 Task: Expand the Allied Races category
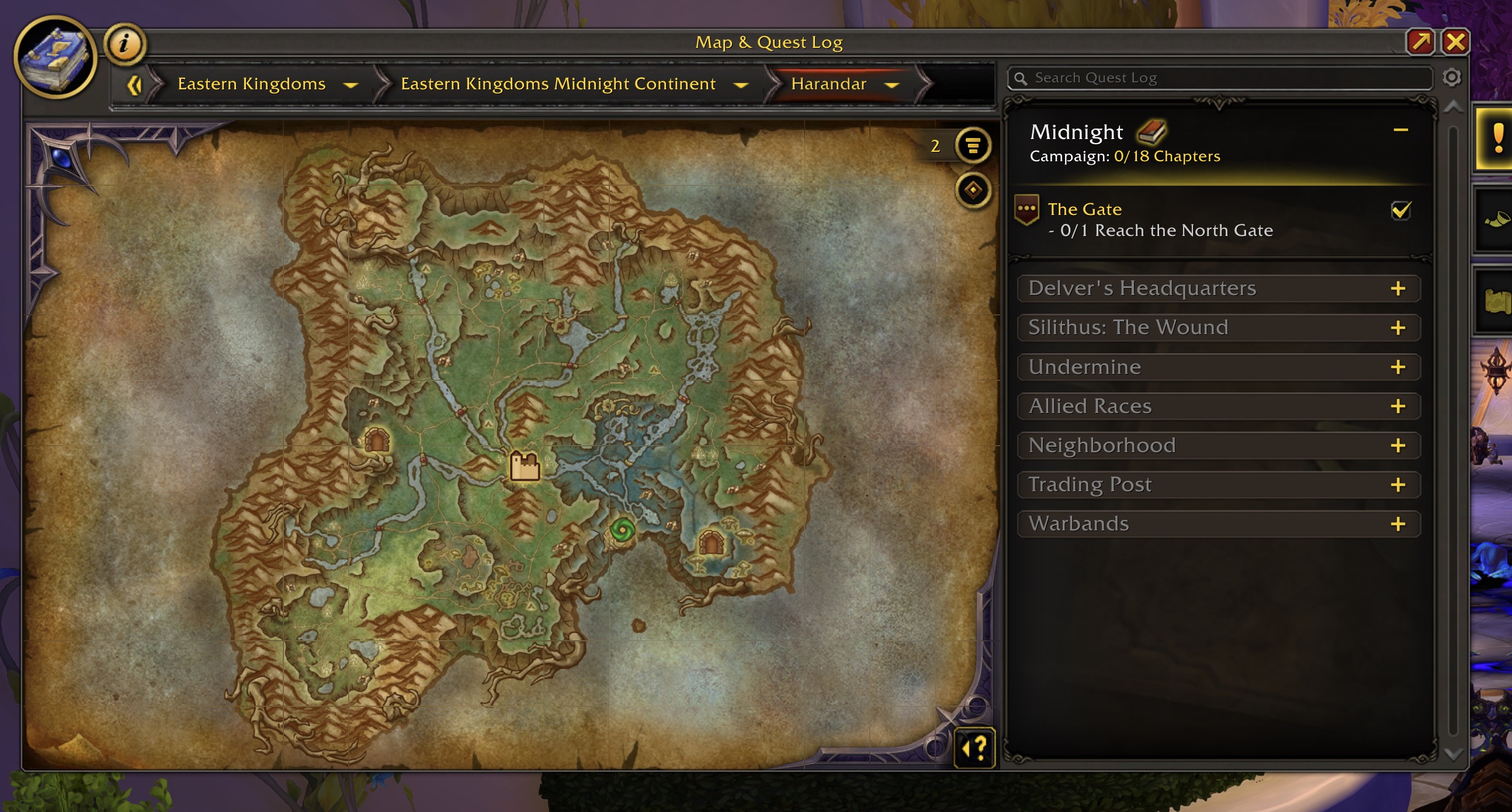click(1397, 407)
